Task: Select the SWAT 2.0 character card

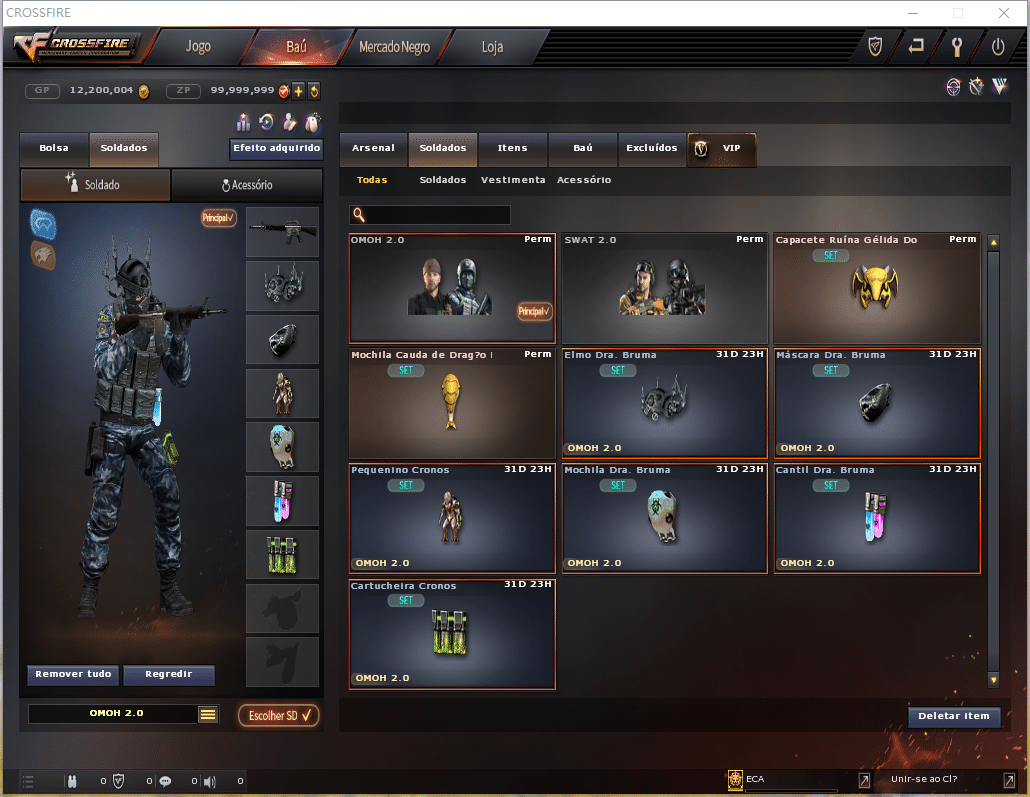Action: point(664,289)
